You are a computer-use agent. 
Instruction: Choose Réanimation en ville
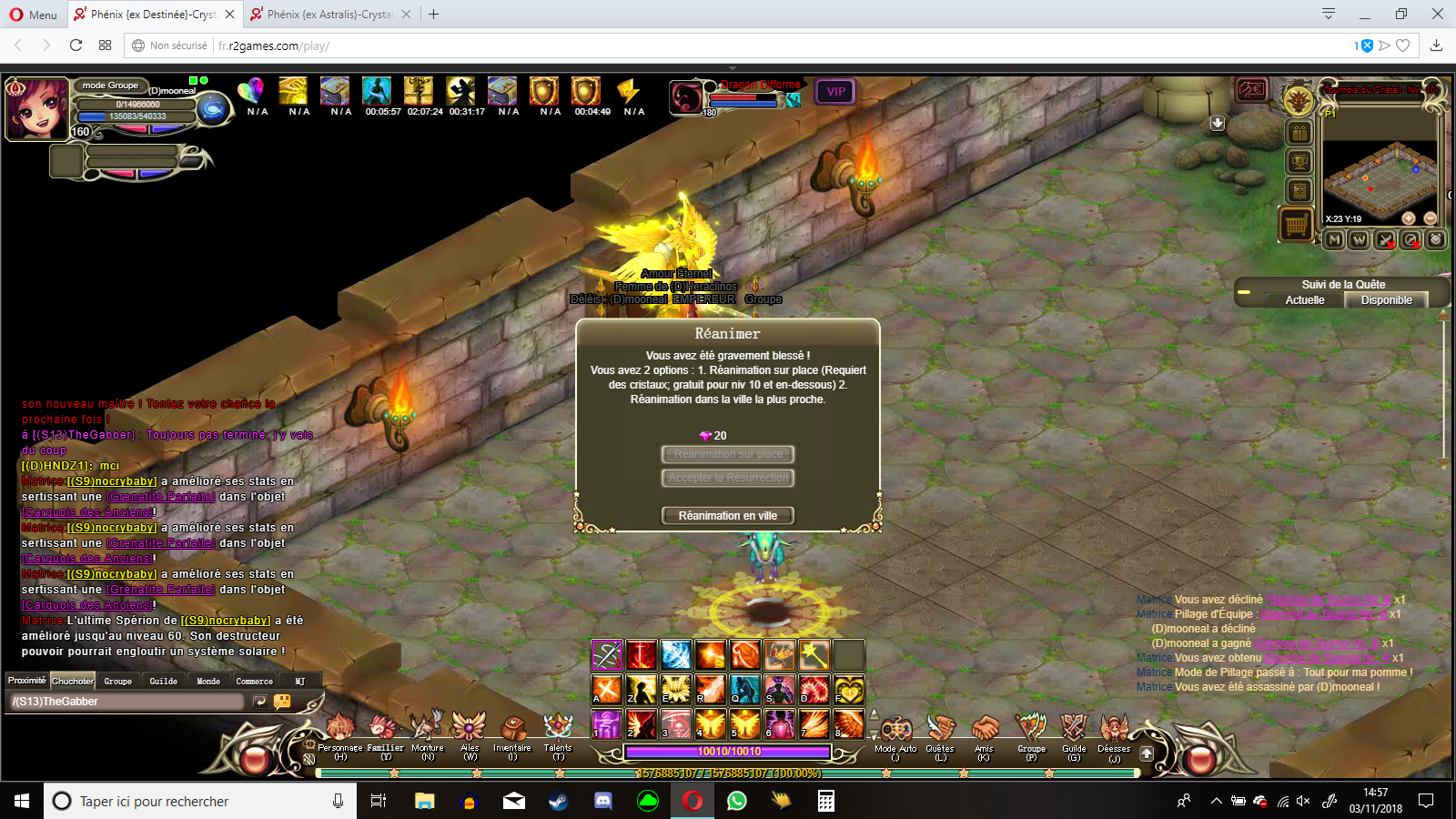point(727,516)
